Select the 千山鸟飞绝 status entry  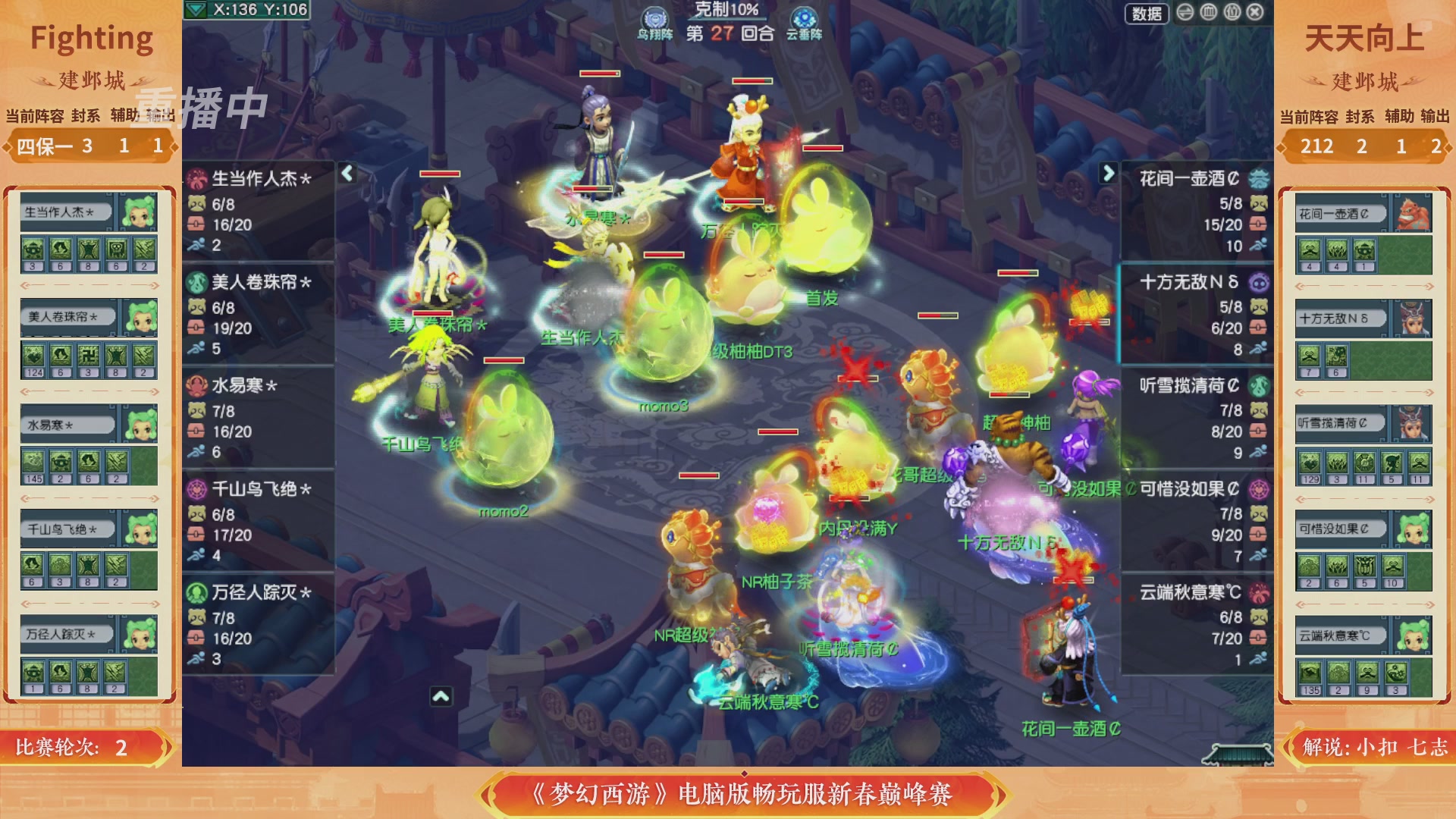coord(258,491)
